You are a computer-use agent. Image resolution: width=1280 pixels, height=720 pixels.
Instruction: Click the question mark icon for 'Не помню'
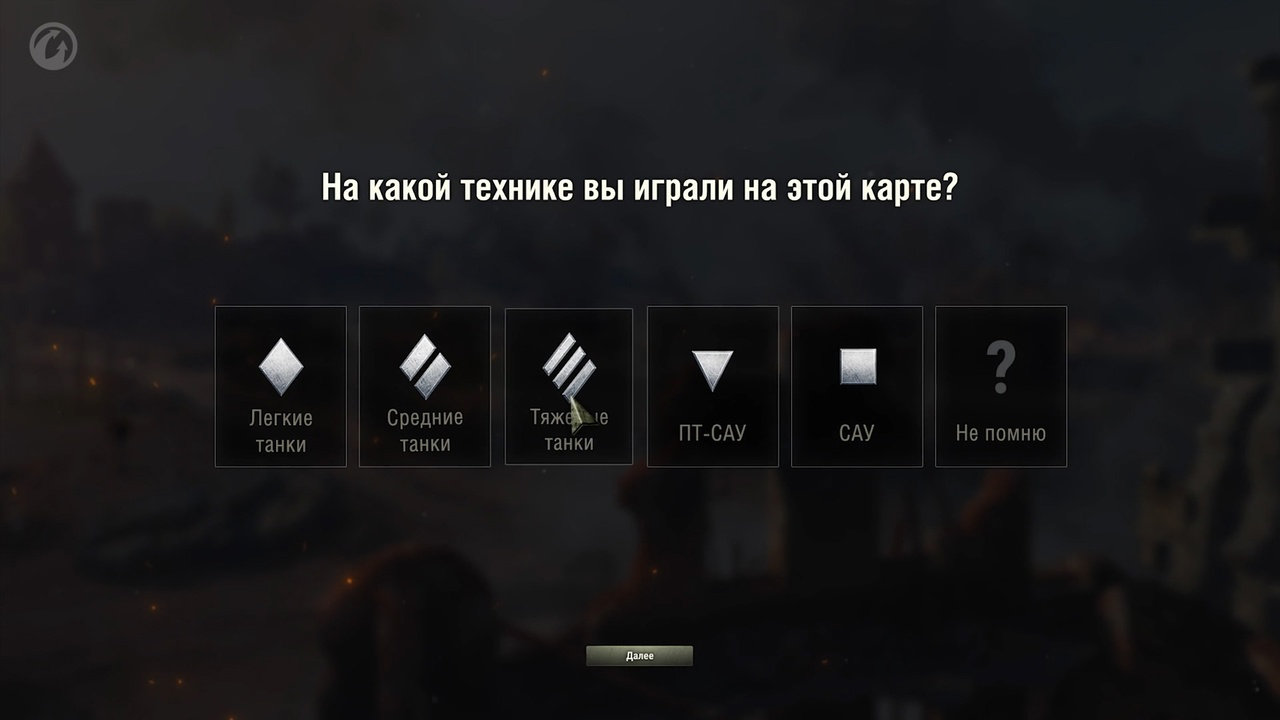[1000, 365]
